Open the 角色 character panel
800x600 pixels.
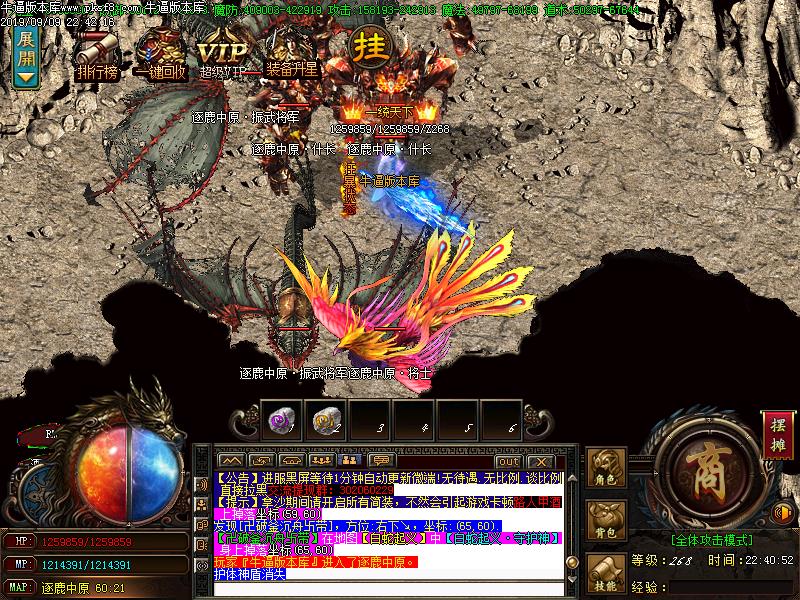click(606, 469)
